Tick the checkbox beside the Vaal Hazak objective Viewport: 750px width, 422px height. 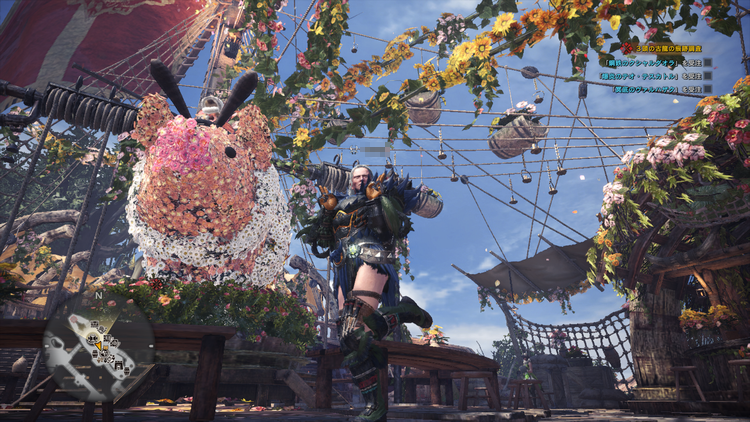coord(708,89)
